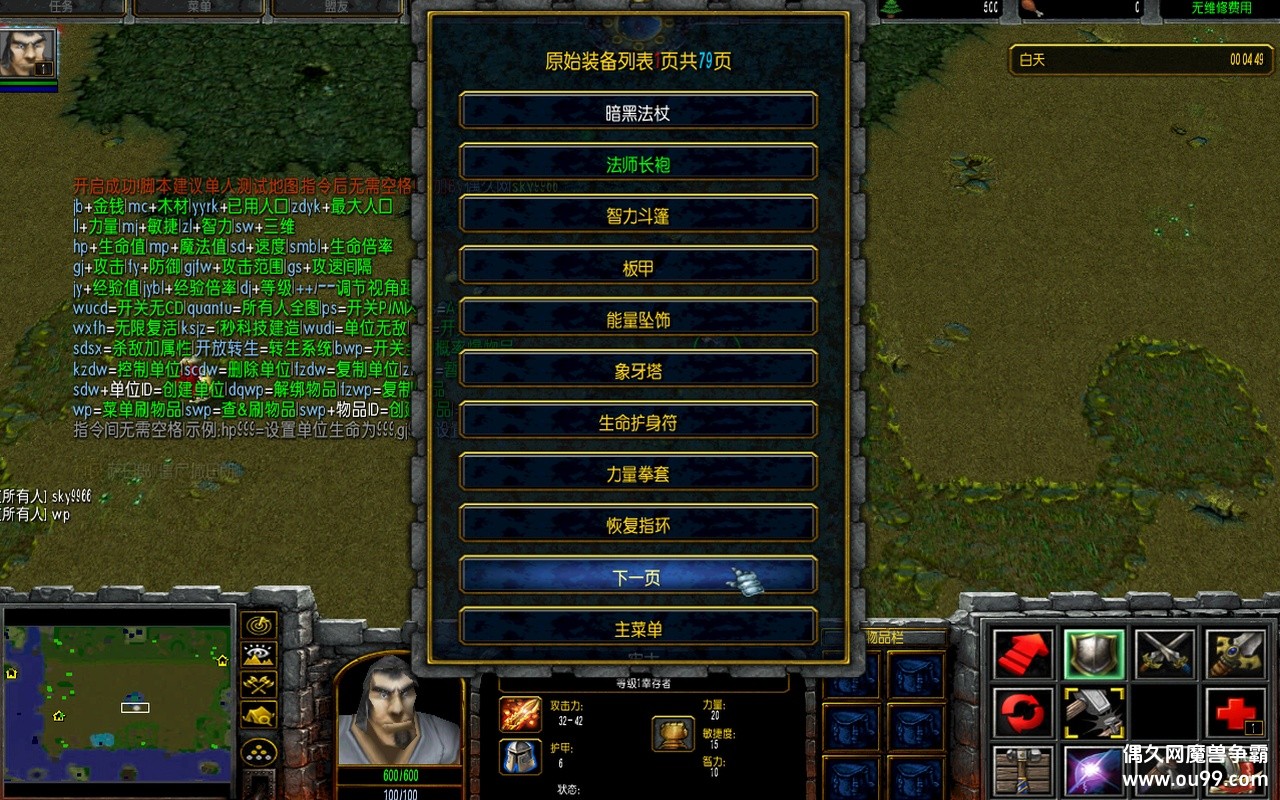1280x800 pixels.
Task: Click the purple lightning orb item icon
Action: [x=1092, y=770]
